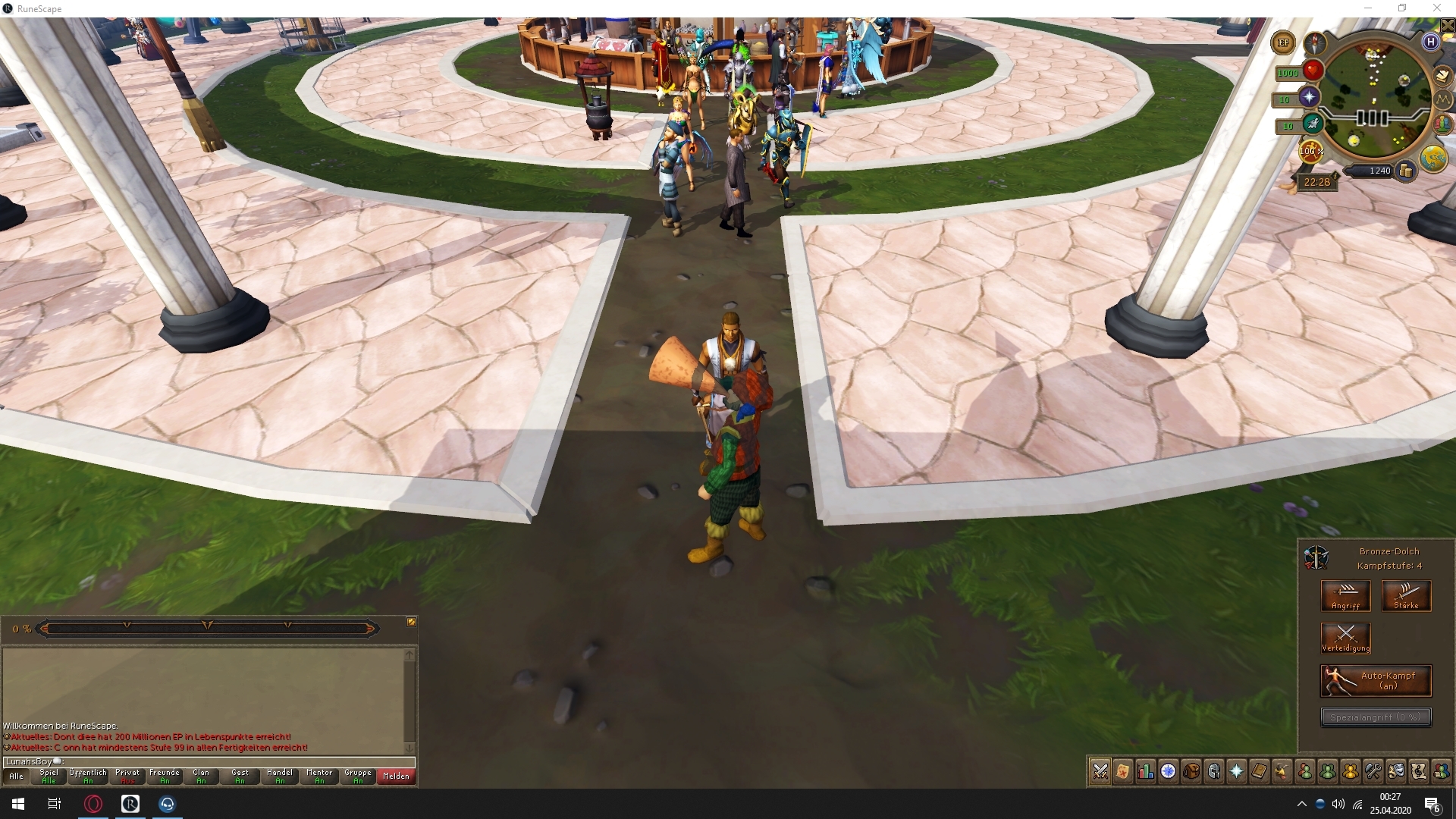Click the EP counter icon near the minimap
Screen dimensions: 1456x819
(1282, 43)
